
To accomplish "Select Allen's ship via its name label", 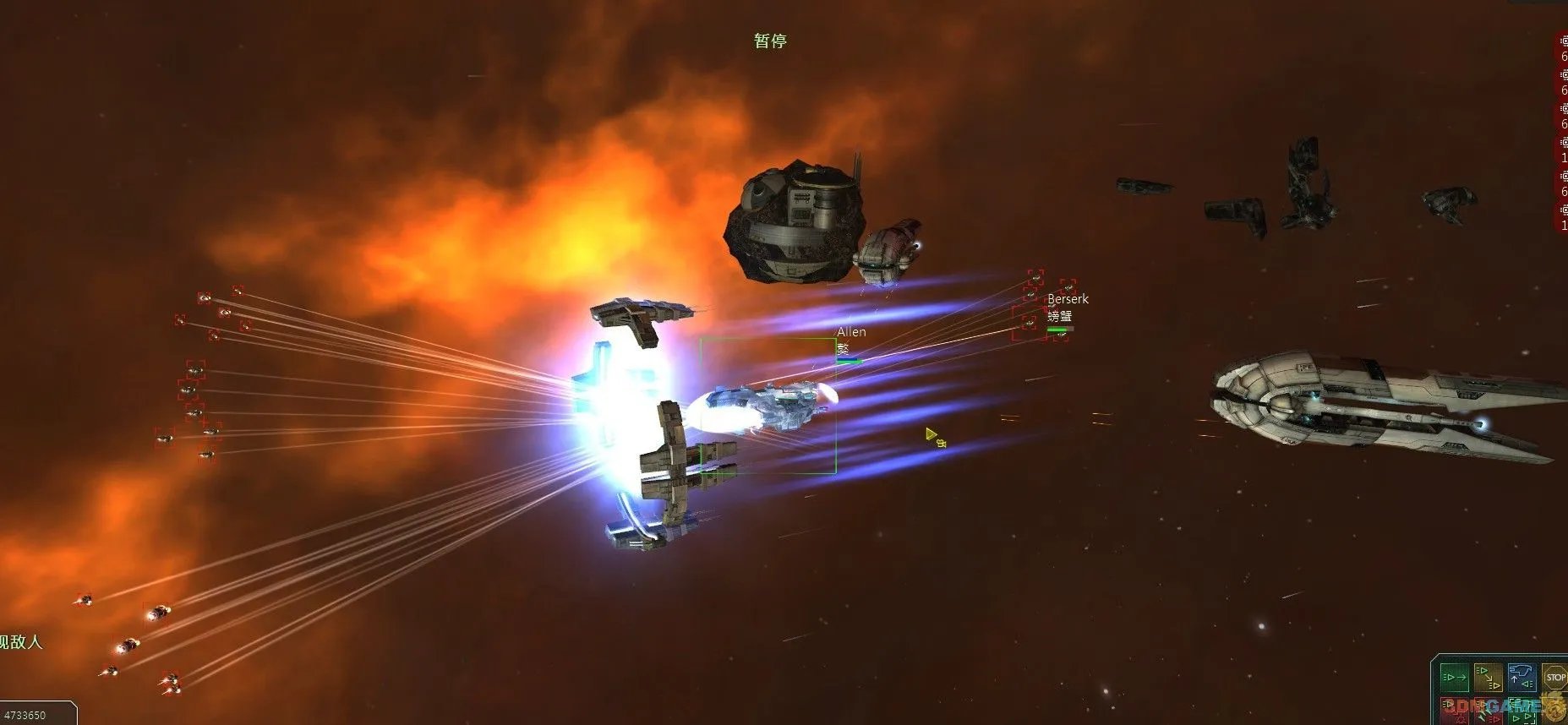I will coord(851,332).
